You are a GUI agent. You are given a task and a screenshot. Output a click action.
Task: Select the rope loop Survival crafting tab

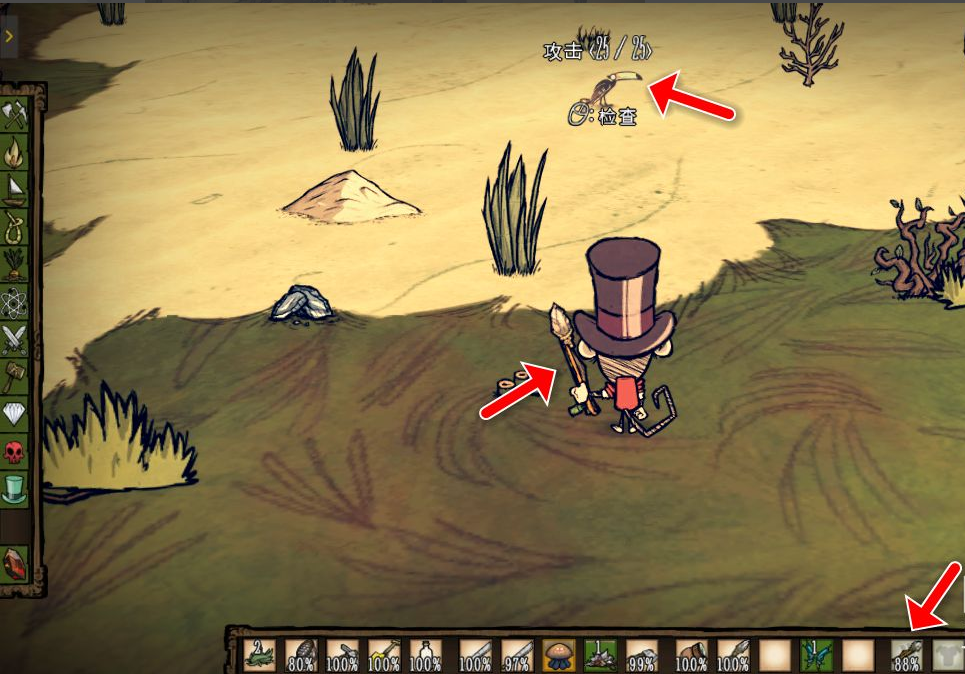click(x=15, y=227)
